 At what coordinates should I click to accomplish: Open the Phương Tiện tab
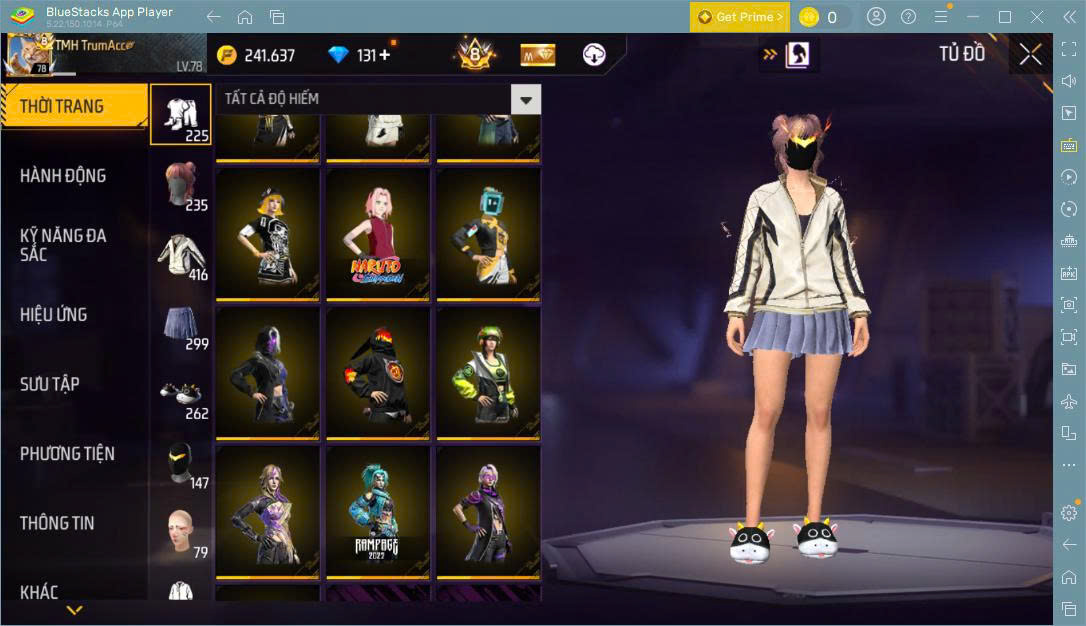tap(67, 454)
